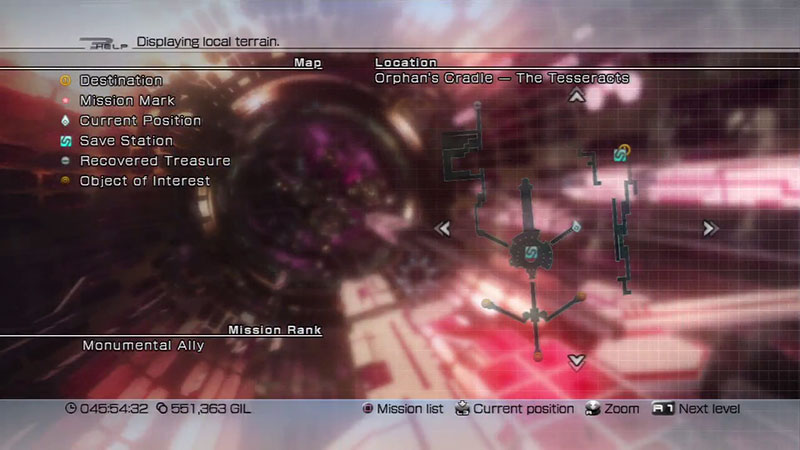Choose the Current Position legend entry
Viewport: 800px width, 450px height.
coord(139,120)
